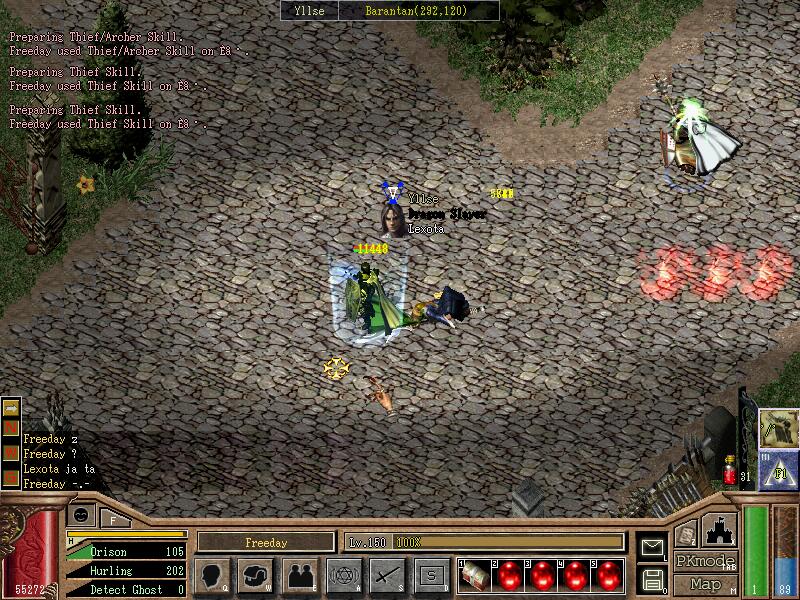800x600 pixels.
Task: Use the scroll item in slot 1
Action: 475,576
